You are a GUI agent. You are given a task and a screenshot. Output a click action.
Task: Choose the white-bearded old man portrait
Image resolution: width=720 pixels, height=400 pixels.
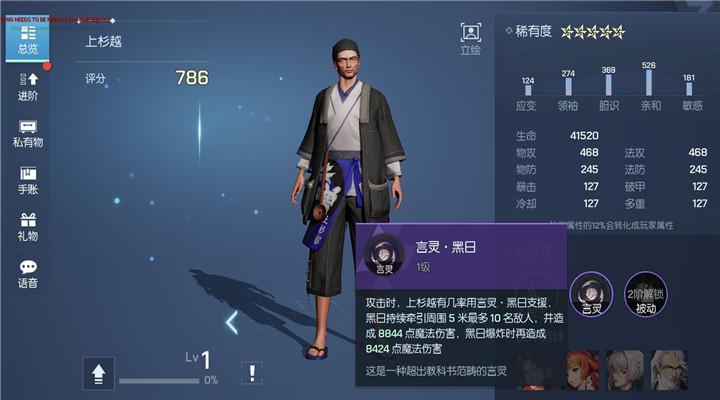(x=669, y=370)
